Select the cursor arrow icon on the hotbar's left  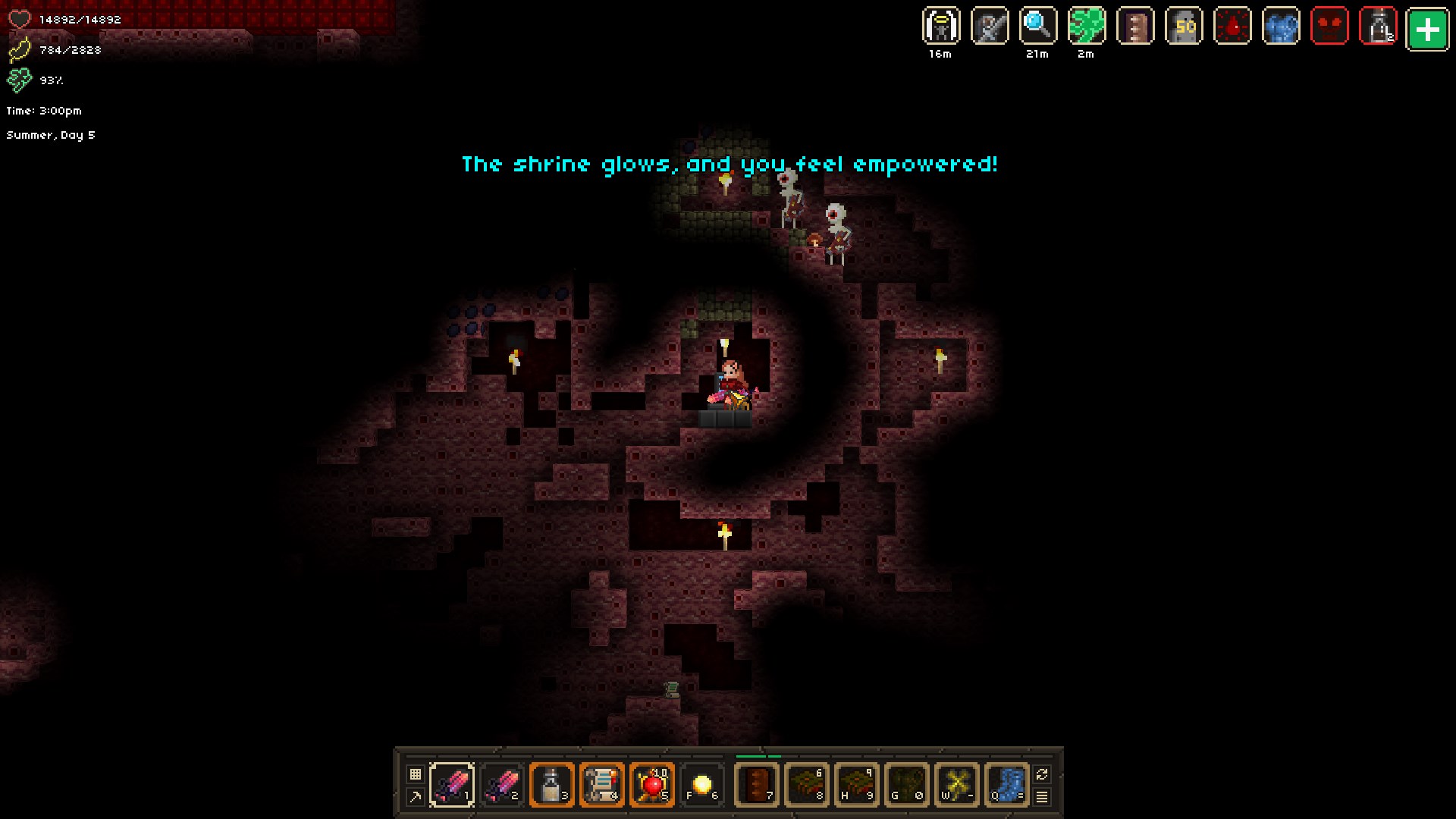click(415, 797)
